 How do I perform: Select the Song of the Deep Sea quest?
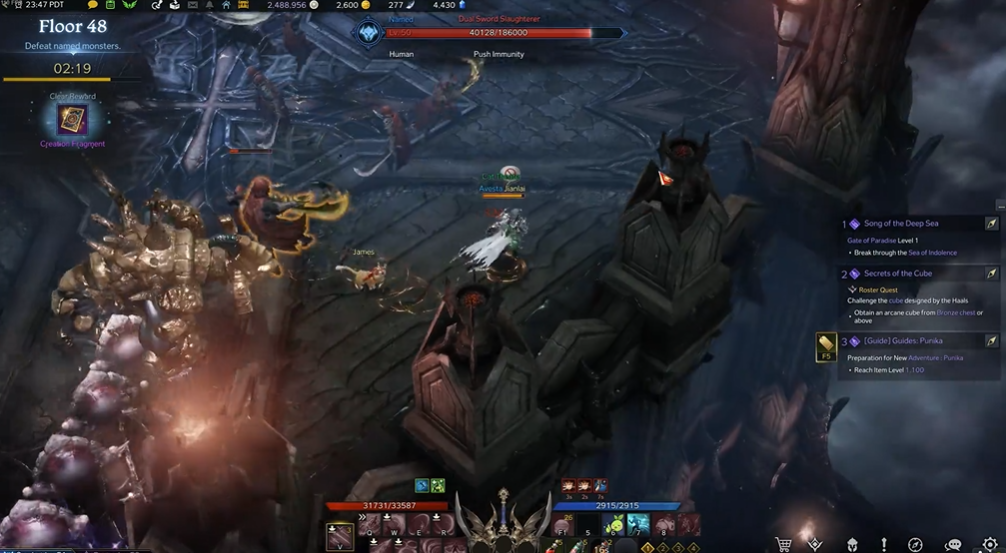[901, 224]
